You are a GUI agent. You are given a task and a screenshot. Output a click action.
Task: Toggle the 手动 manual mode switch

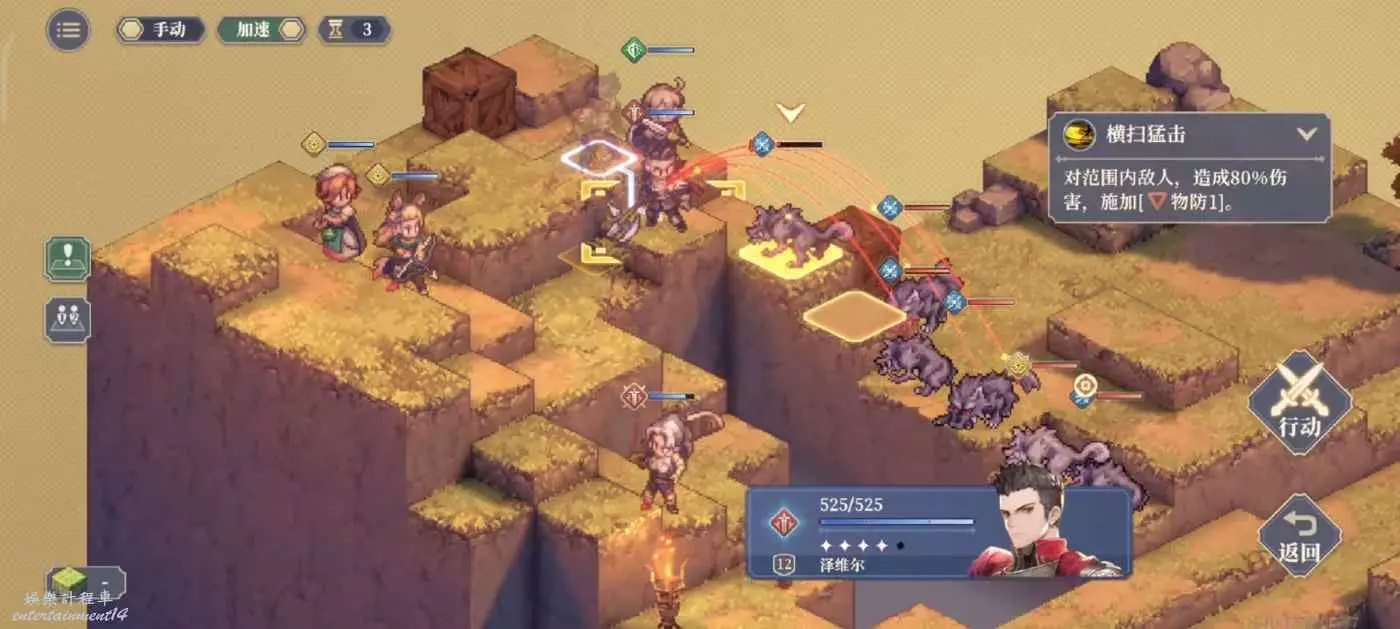click(x=160, y=29)
